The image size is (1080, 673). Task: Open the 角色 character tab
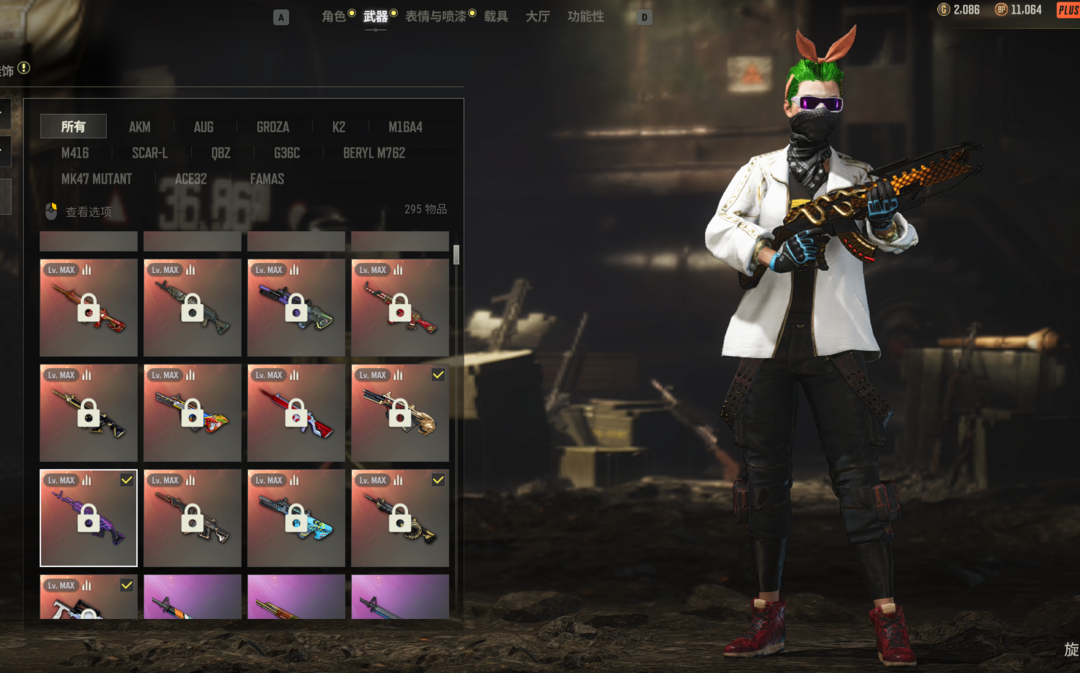(x=333, y=17)
